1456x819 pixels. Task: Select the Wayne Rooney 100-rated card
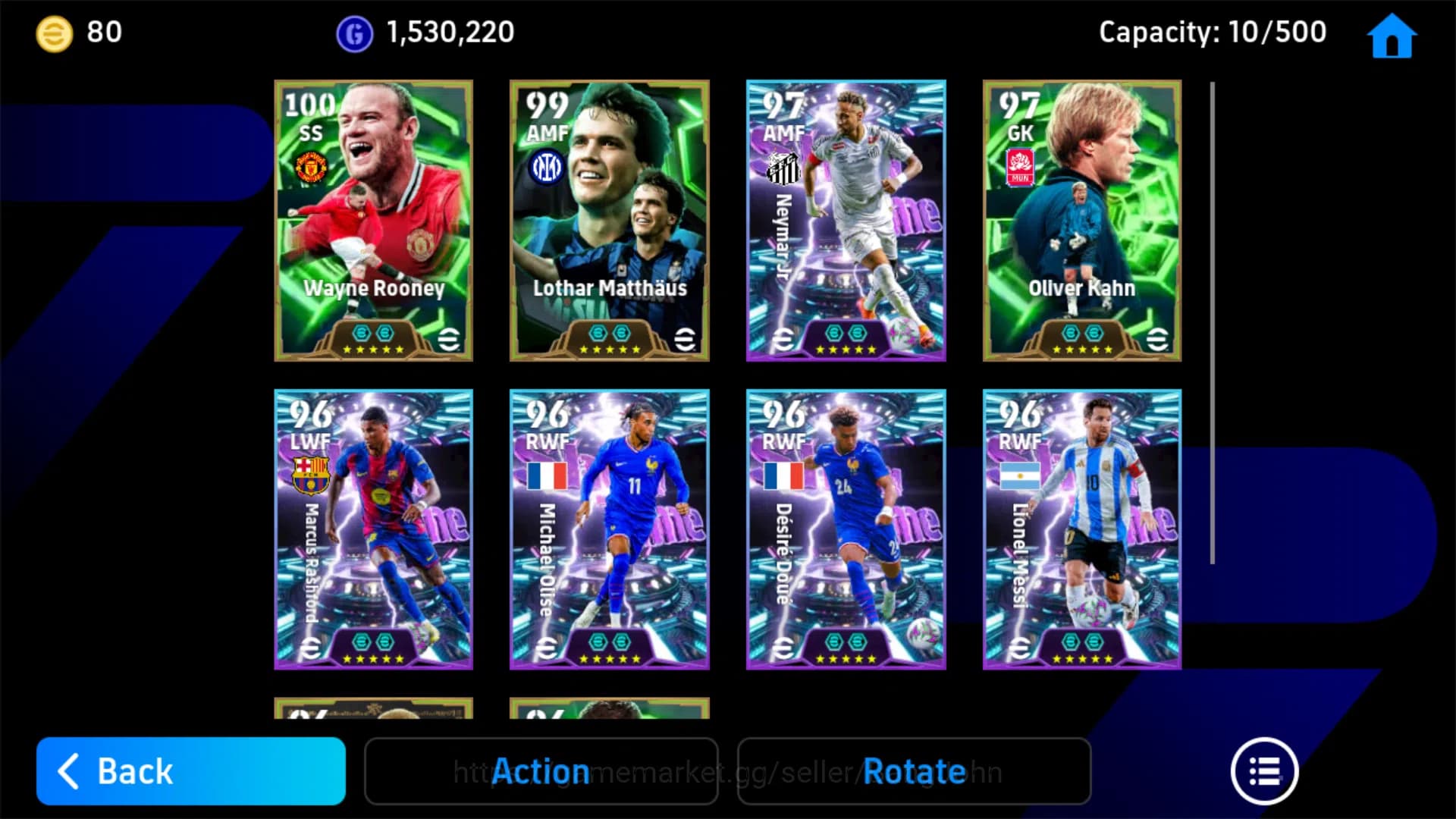[373, 220]
